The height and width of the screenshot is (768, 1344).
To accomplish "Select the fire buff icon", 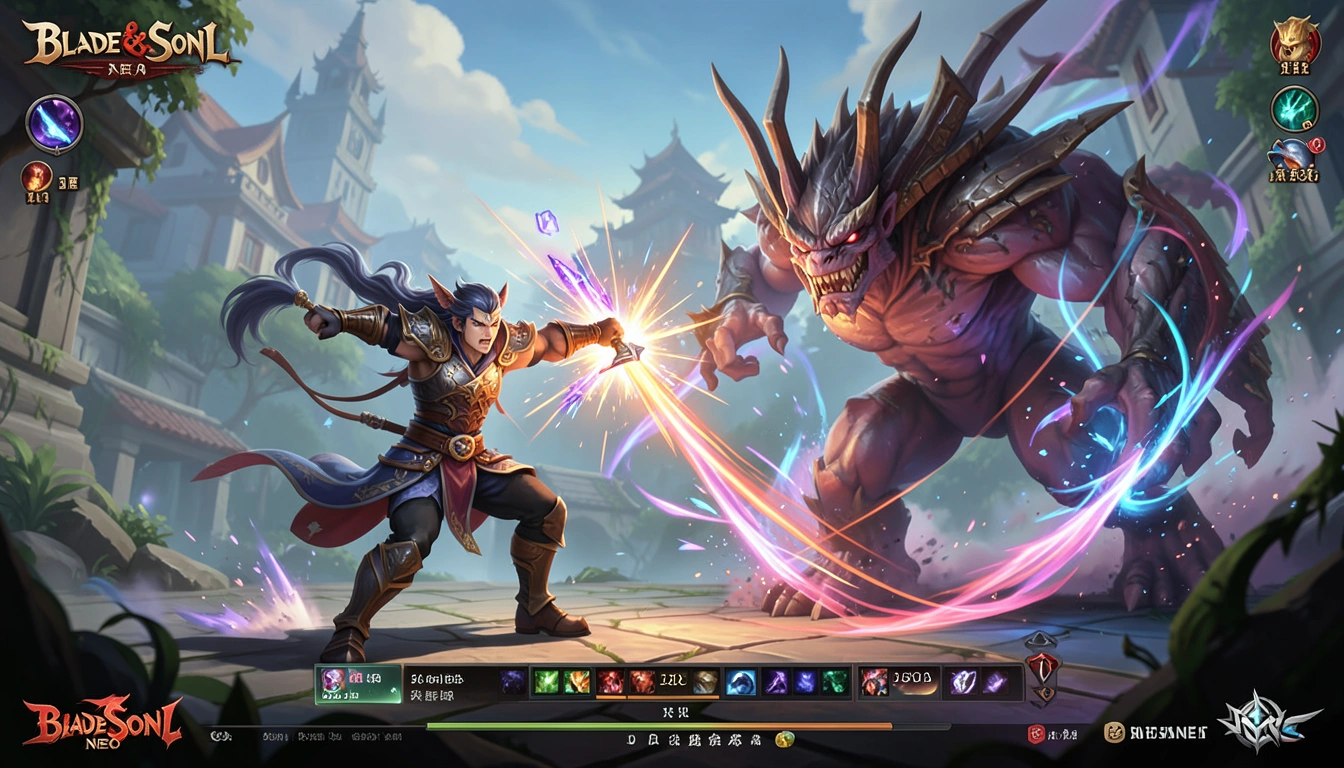I will click(36, 177).
